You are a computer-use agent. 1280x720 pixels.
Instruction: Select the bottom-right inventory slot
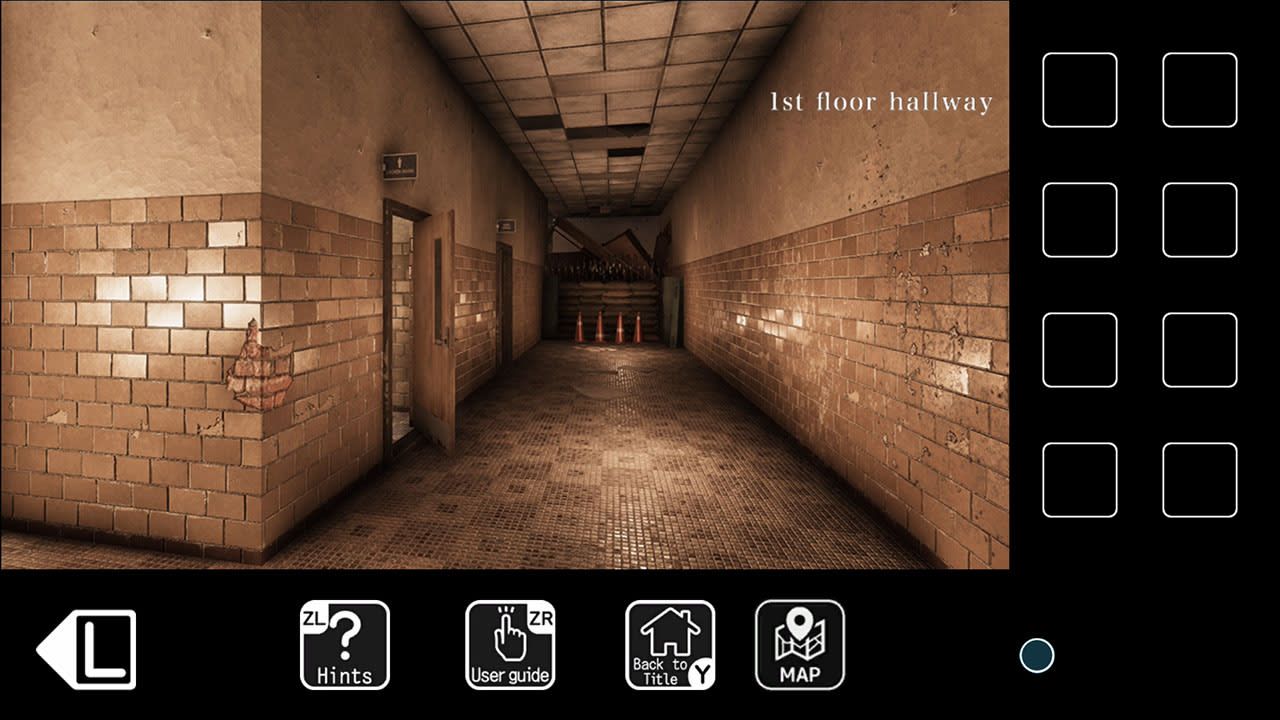(1199, 479)
